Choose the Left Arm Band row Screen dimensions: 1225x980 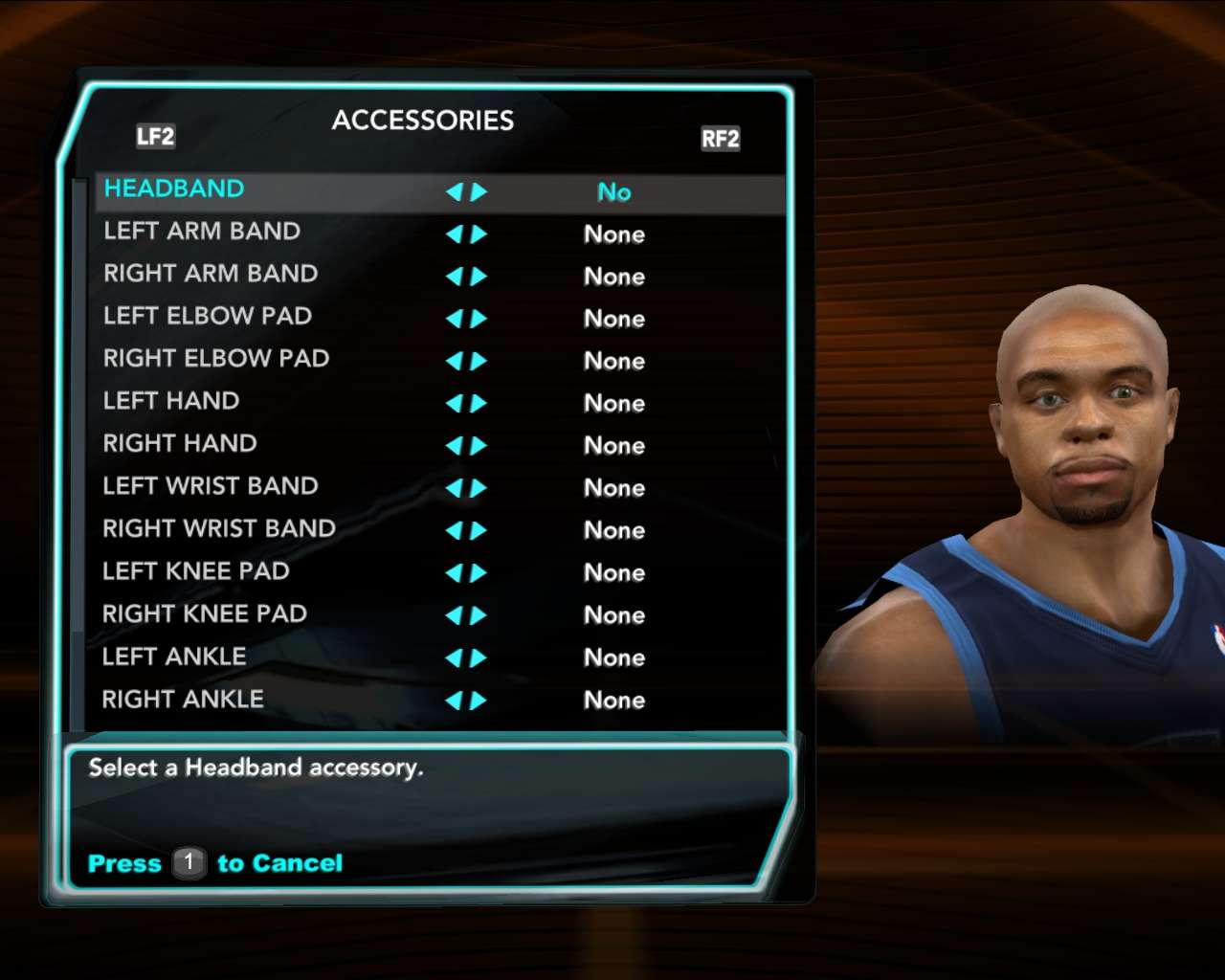pos(202,232)
